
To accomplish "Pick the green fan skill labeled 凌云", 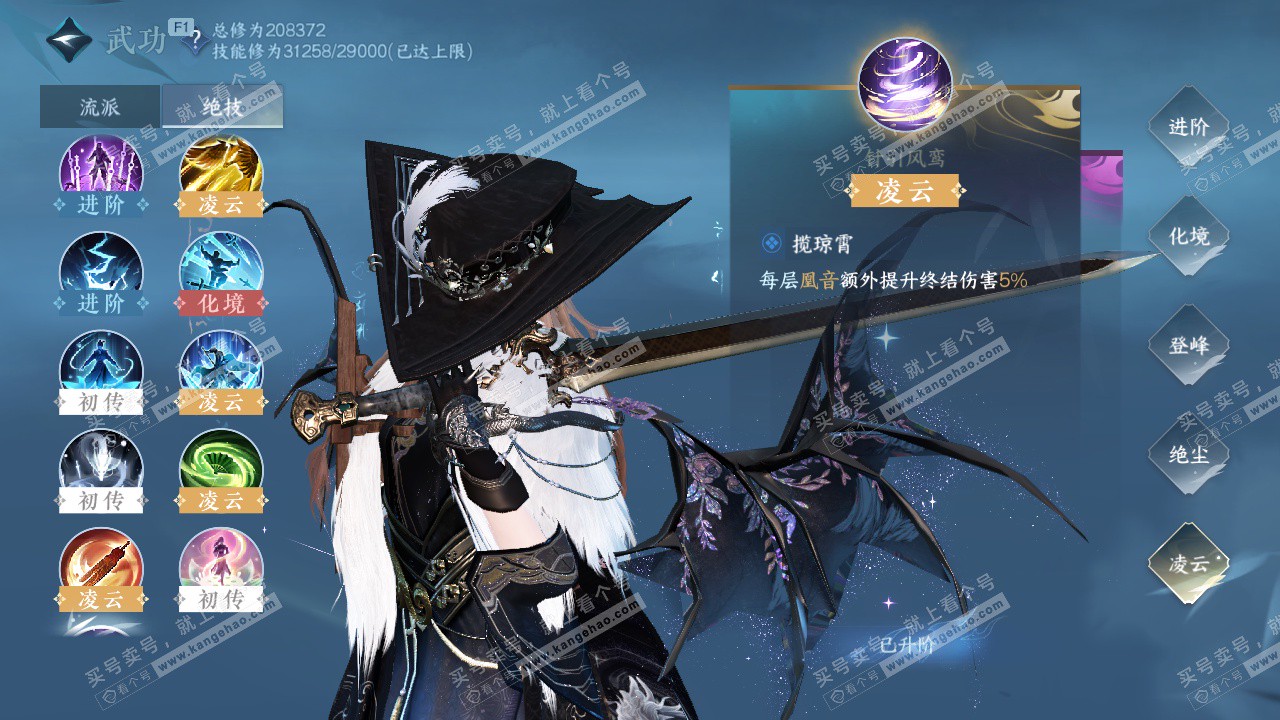I will point(221,464).
